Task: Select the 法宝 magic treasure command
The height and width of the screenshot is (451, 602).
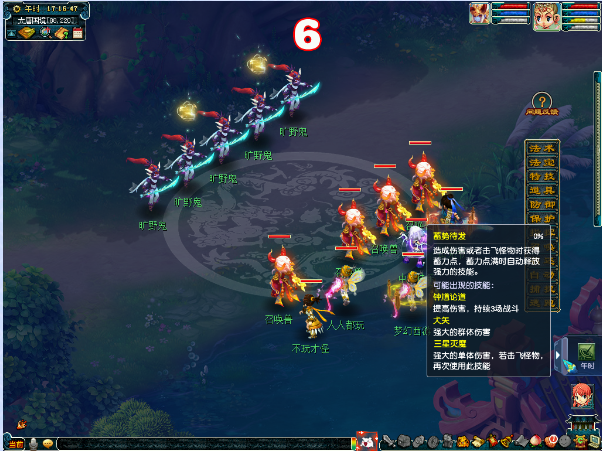Action: [541, 162]
